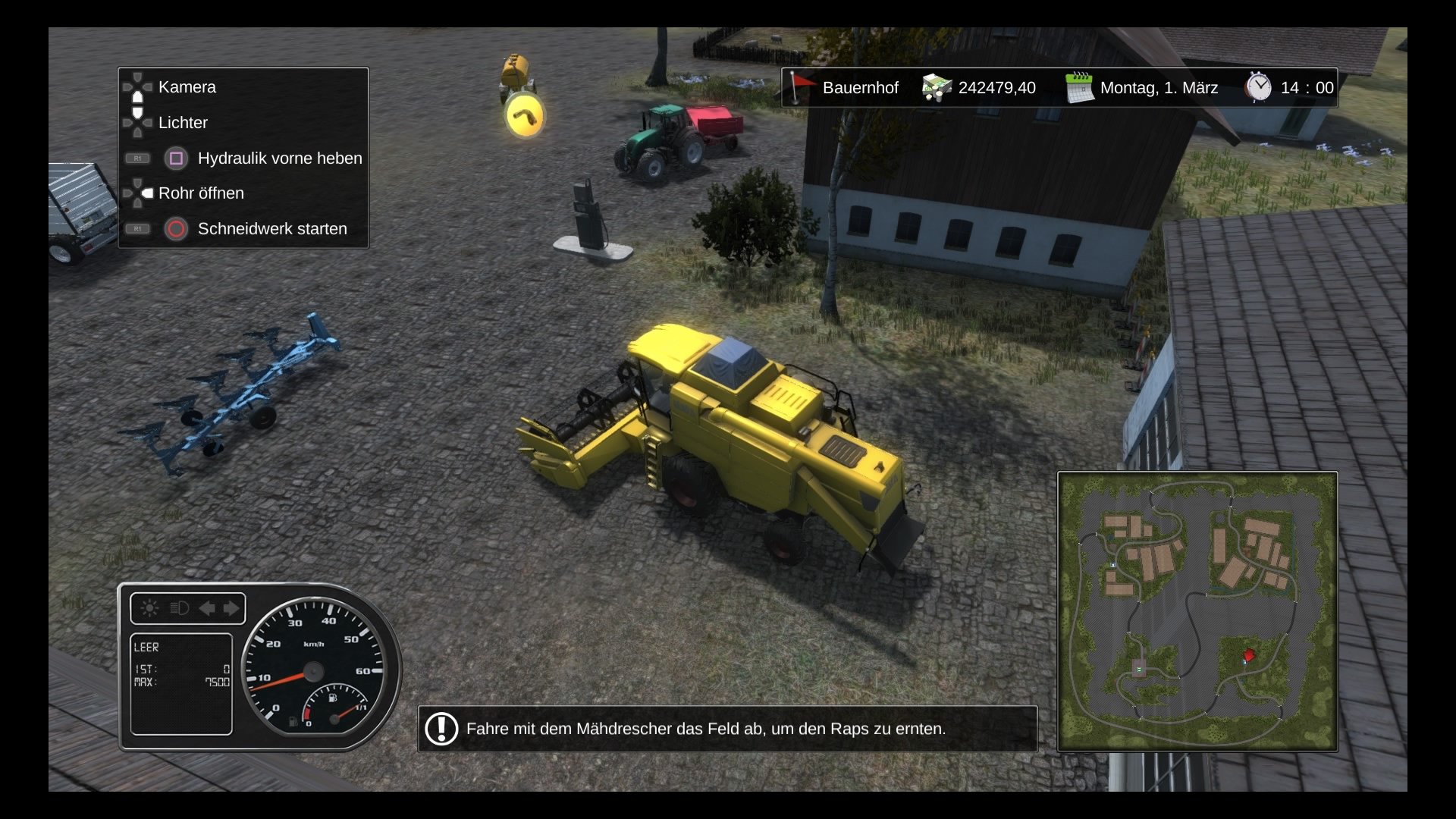This screenshot has height=819, width=1456.
Task: Click the exclamation mark objective hint icon
Action: (x=441, y=729)
